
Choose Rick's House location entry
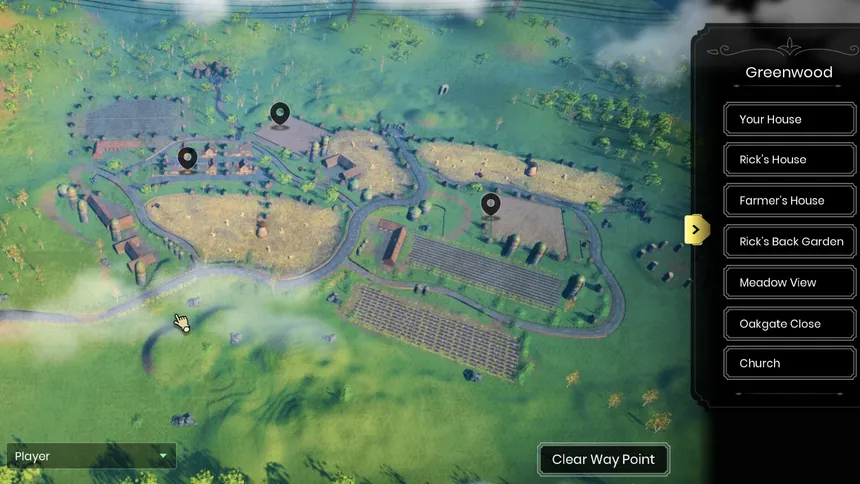(x=790, y=160)
